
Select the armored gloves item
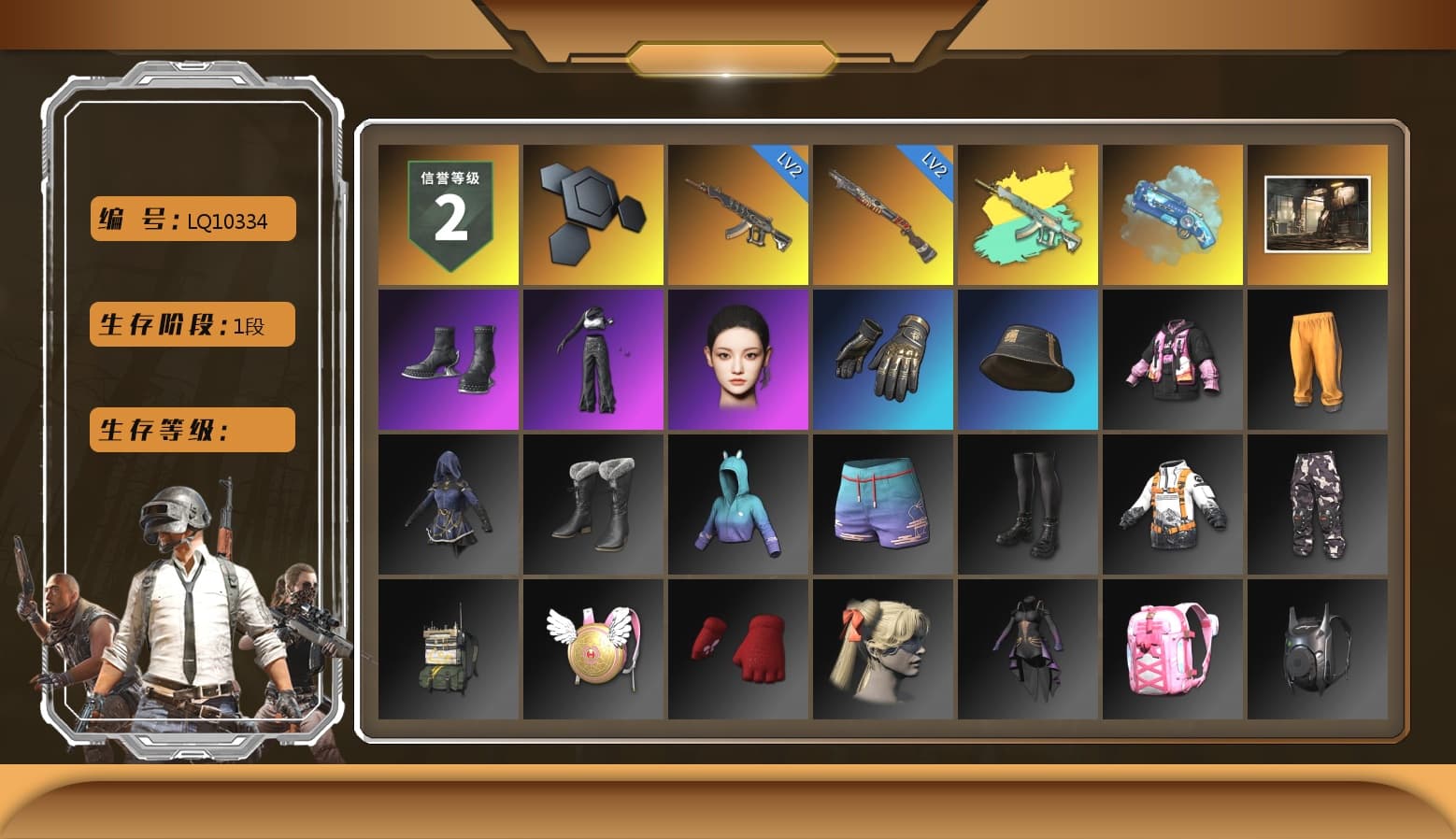[x=882, y=360]
